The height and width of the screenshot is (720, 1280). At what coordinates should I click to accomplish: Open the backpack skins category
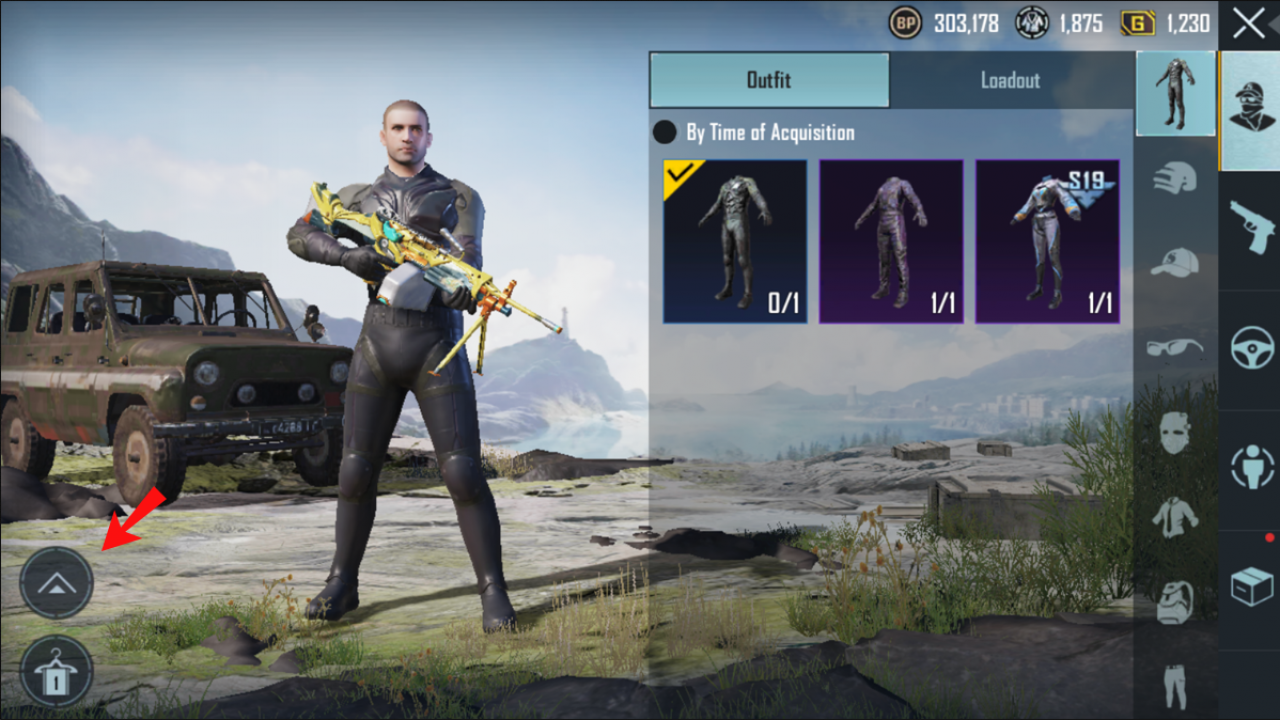(1176, 600)
